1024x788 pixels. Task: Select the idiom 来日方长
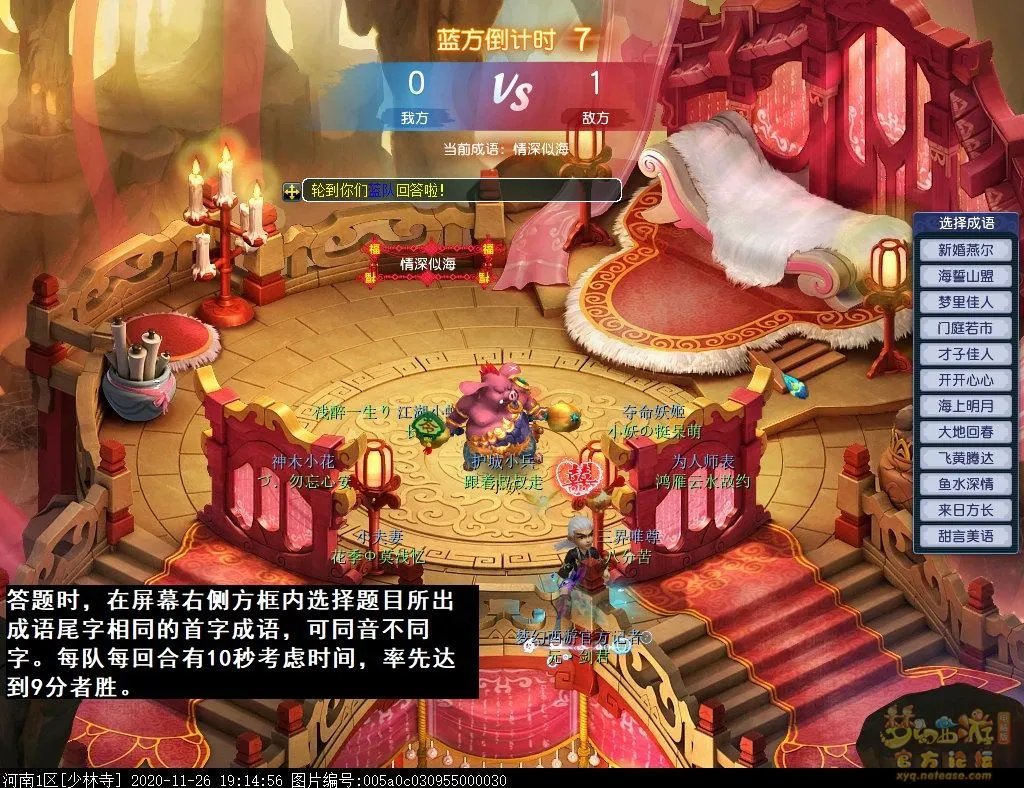click(965, 510)
